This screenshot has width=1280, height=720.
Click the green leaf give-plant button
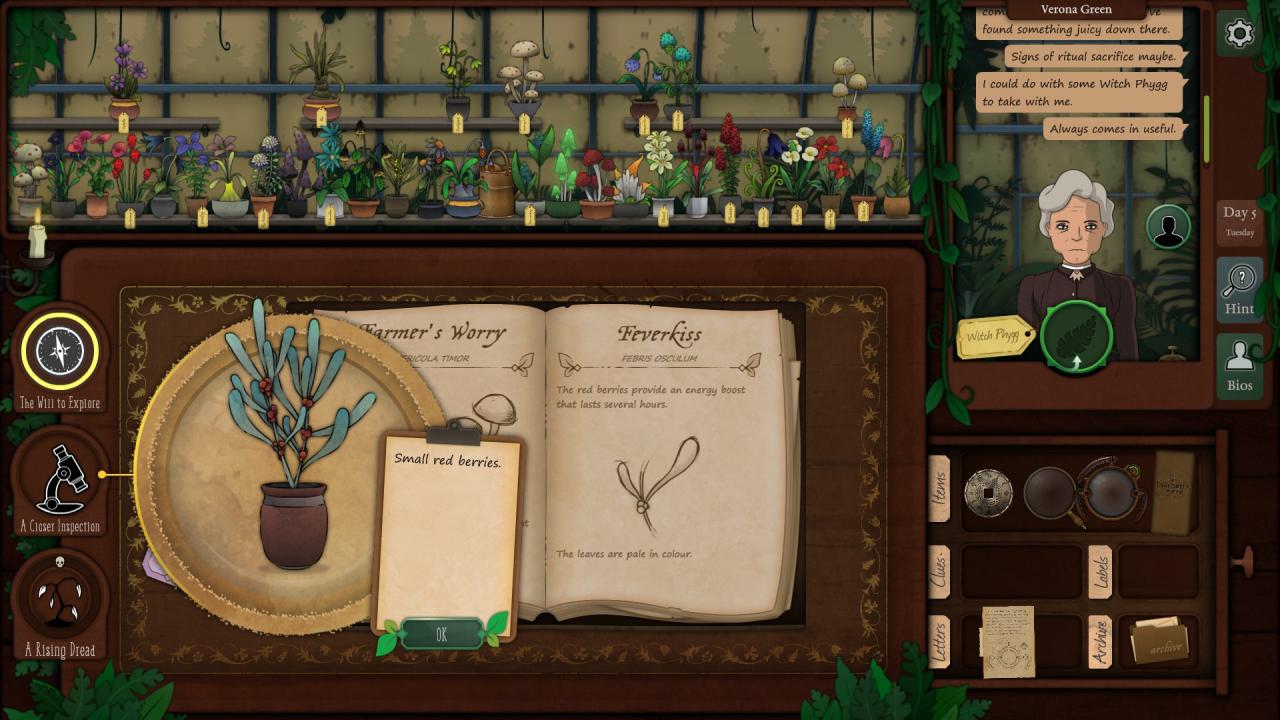(1076, 337)
